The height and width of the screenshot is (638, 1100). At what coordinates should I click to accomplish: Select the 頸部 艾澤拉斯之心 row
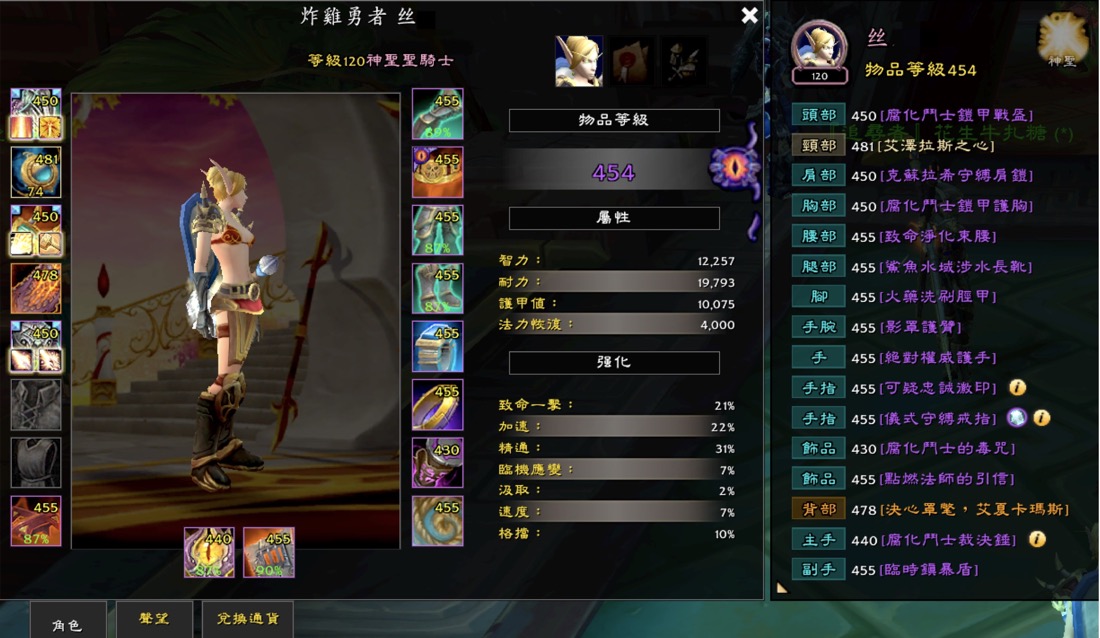819,145
